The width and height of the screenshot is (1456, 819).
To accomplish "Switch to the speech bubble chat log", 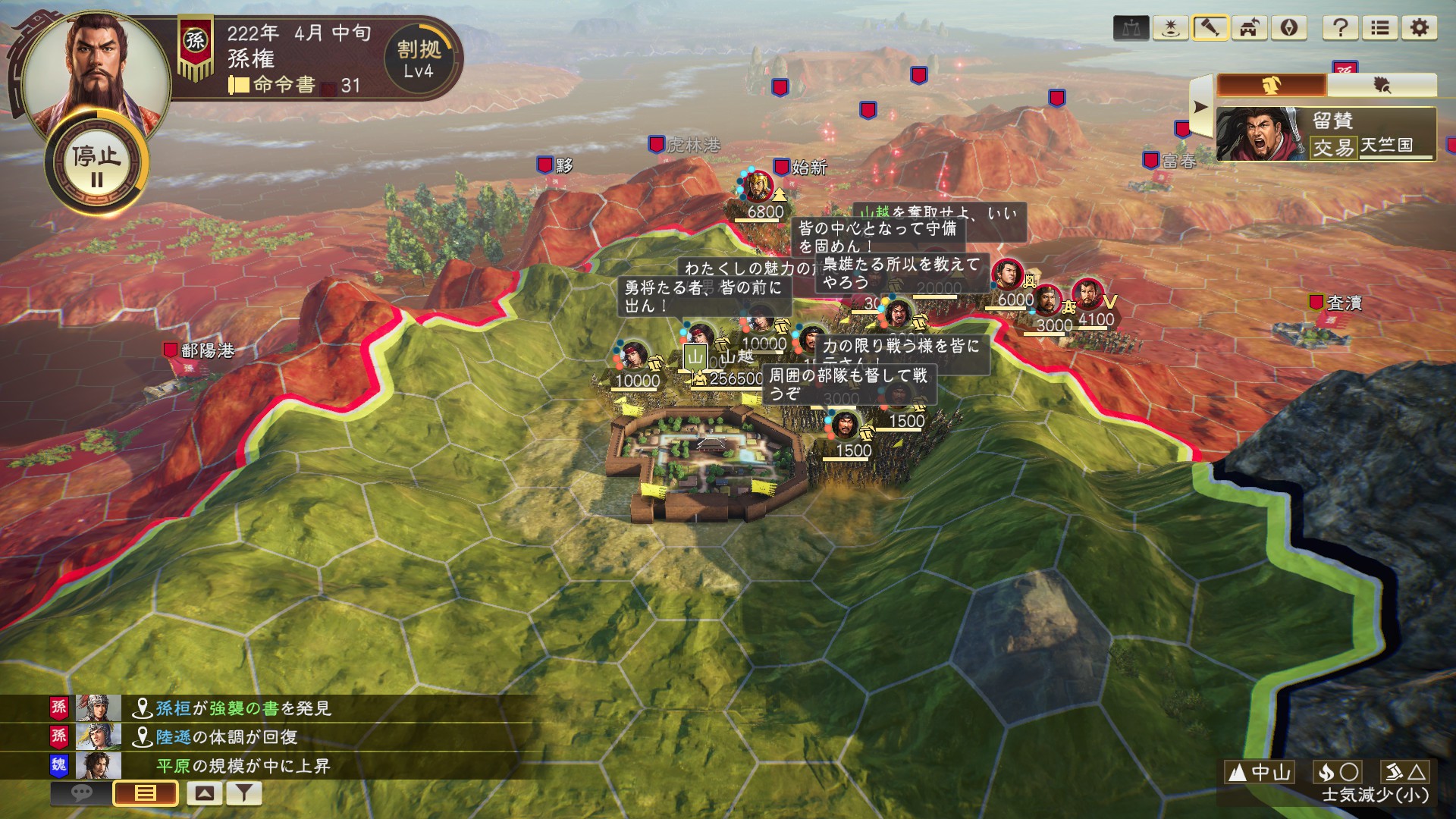I will [81, 793].
